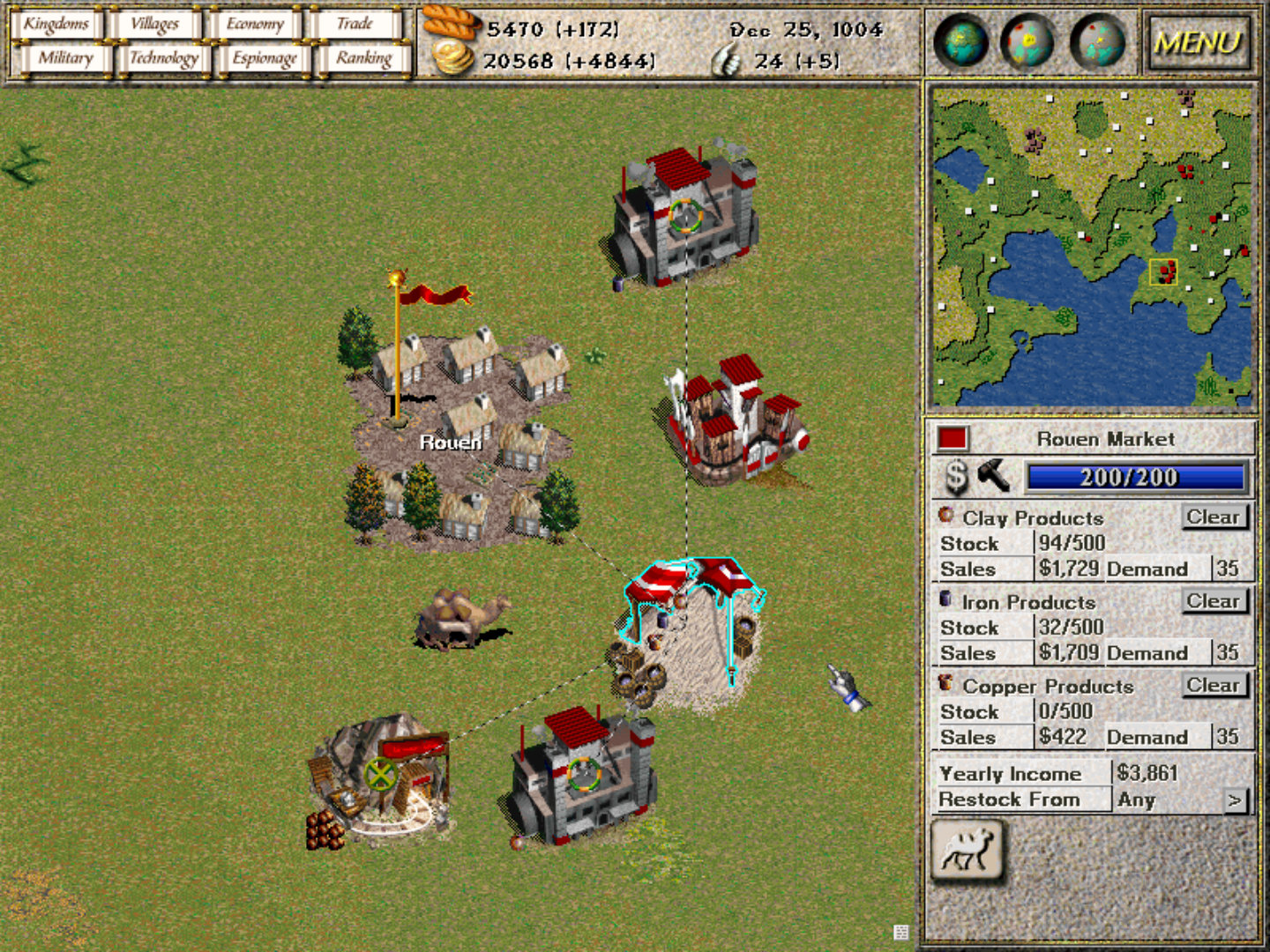Click the camel caravan hire button
This screenshot has width=1270, height=952.
coord(967,851)
